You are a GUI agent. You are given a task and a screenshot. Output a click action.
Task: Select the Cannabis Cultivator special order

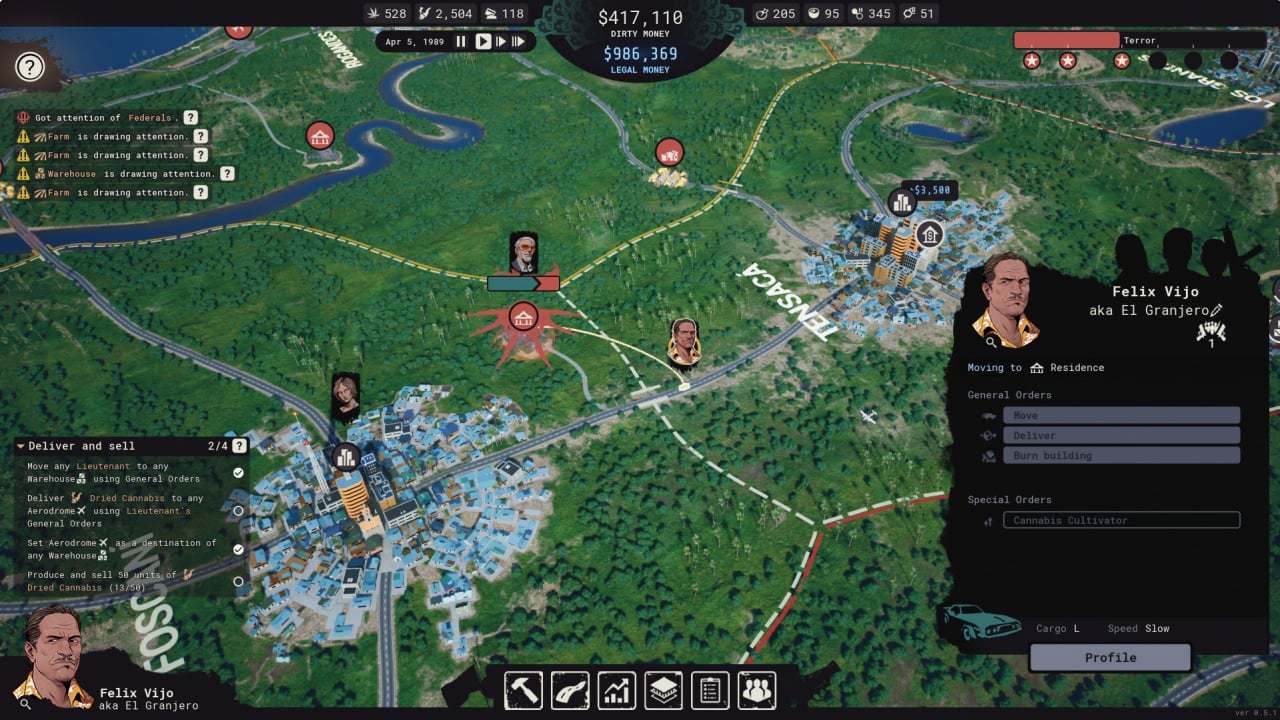click(1121, 520)
